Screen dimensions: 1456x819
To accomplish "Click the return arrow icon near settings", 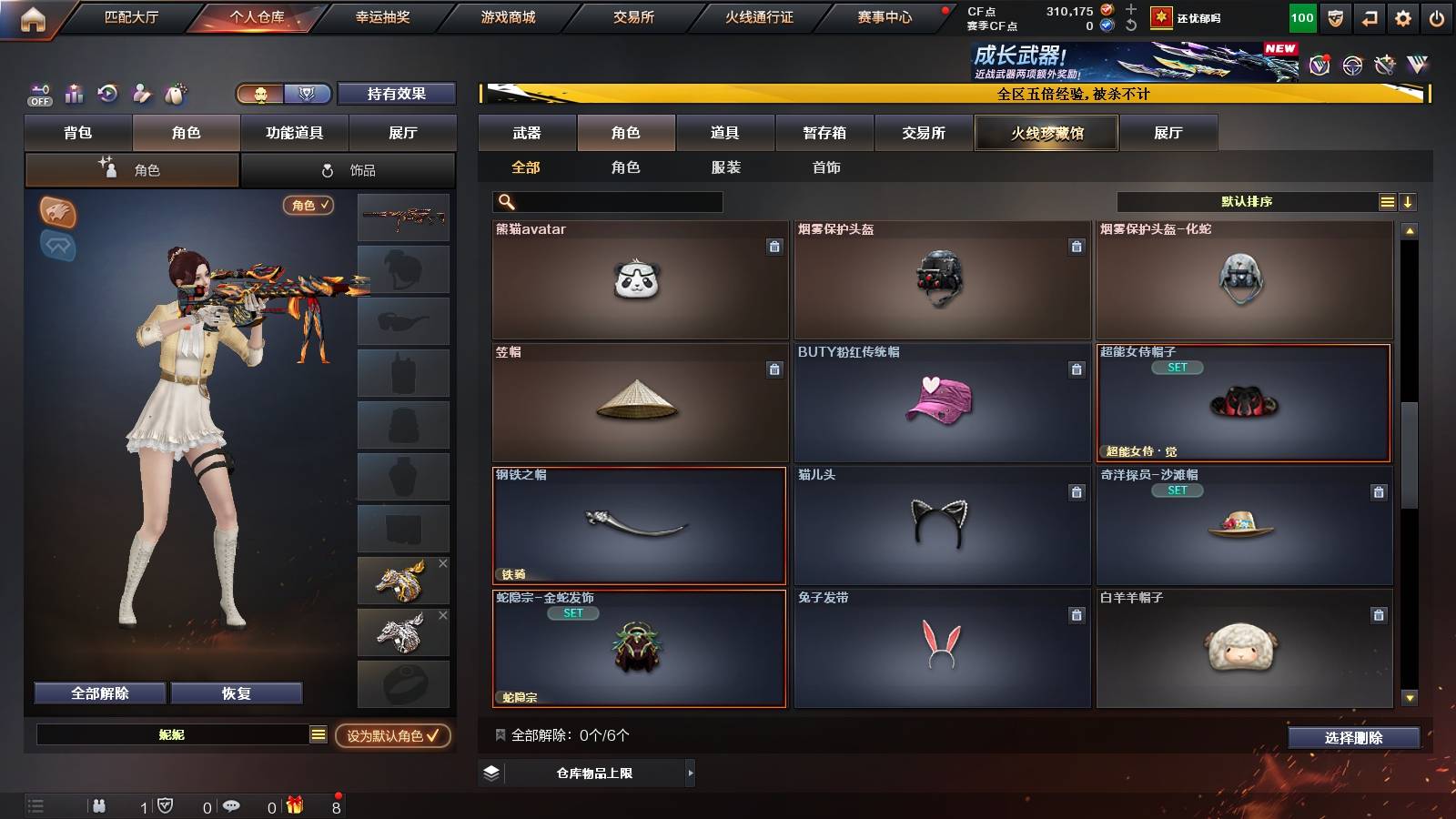I will click(1368, 16).
